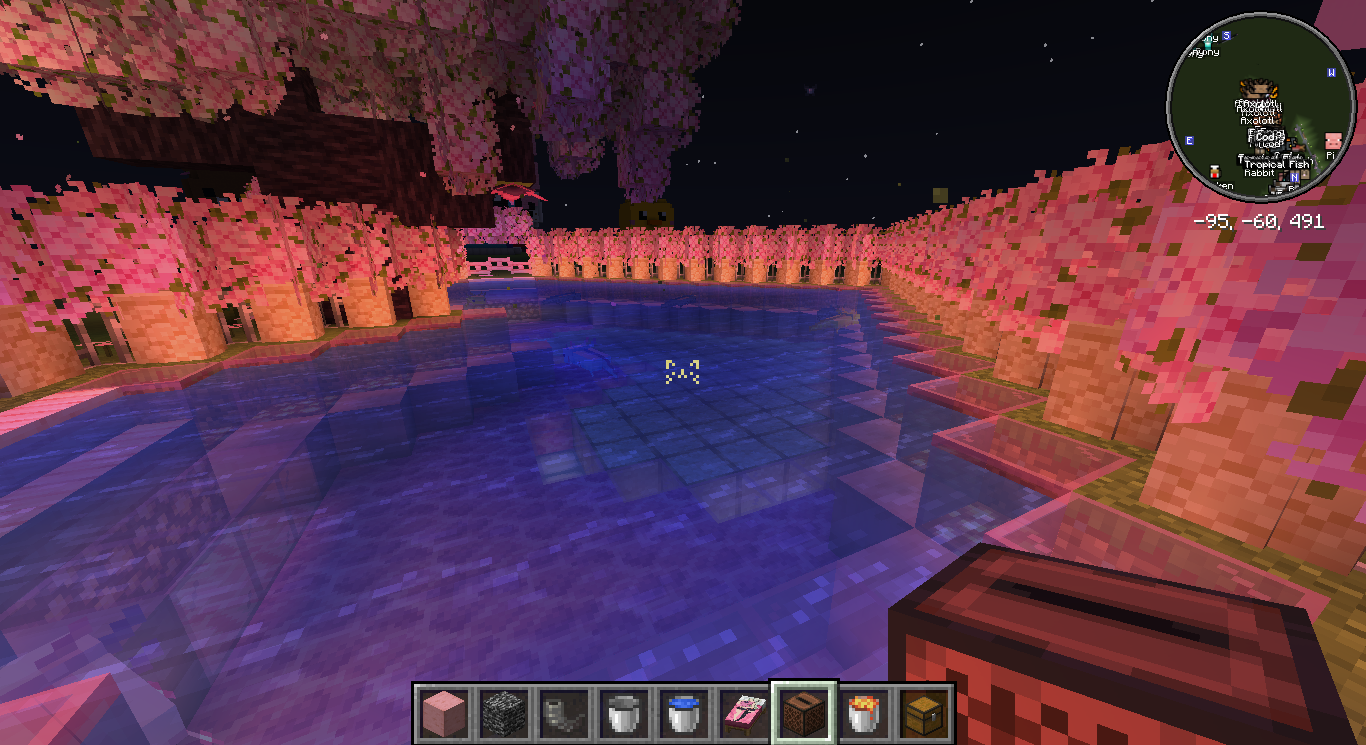Select the bedrock block hotbar slot
Viewport: 1366px width, 745px height.
502,715
